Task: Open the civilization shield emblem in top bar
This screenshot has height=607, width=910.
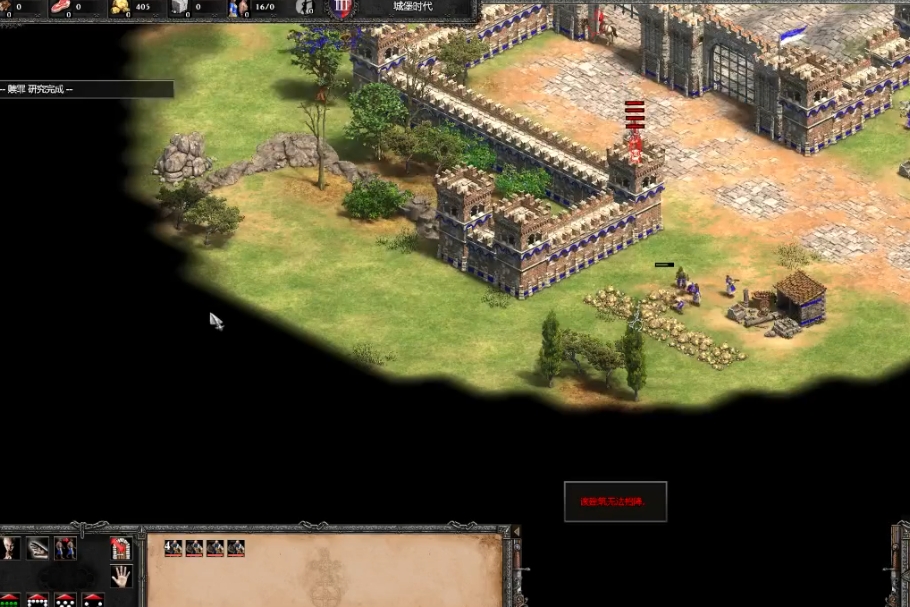Action: [343, 7]
